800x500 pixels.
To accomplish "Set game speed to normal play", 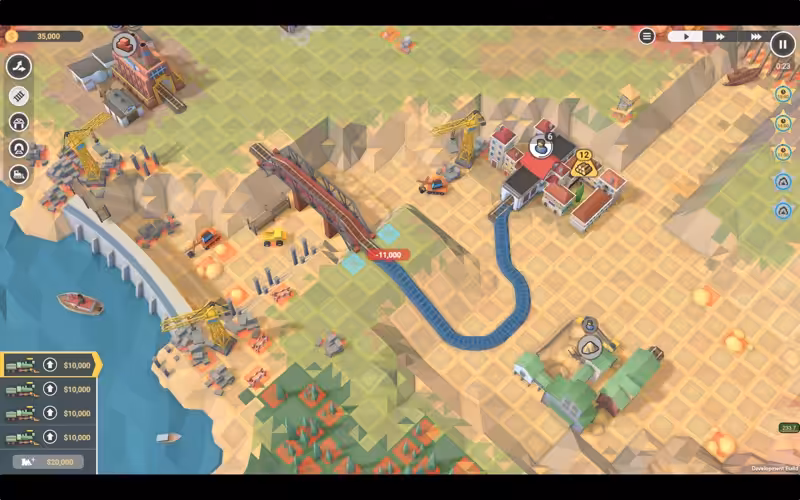I will point(685,37).
